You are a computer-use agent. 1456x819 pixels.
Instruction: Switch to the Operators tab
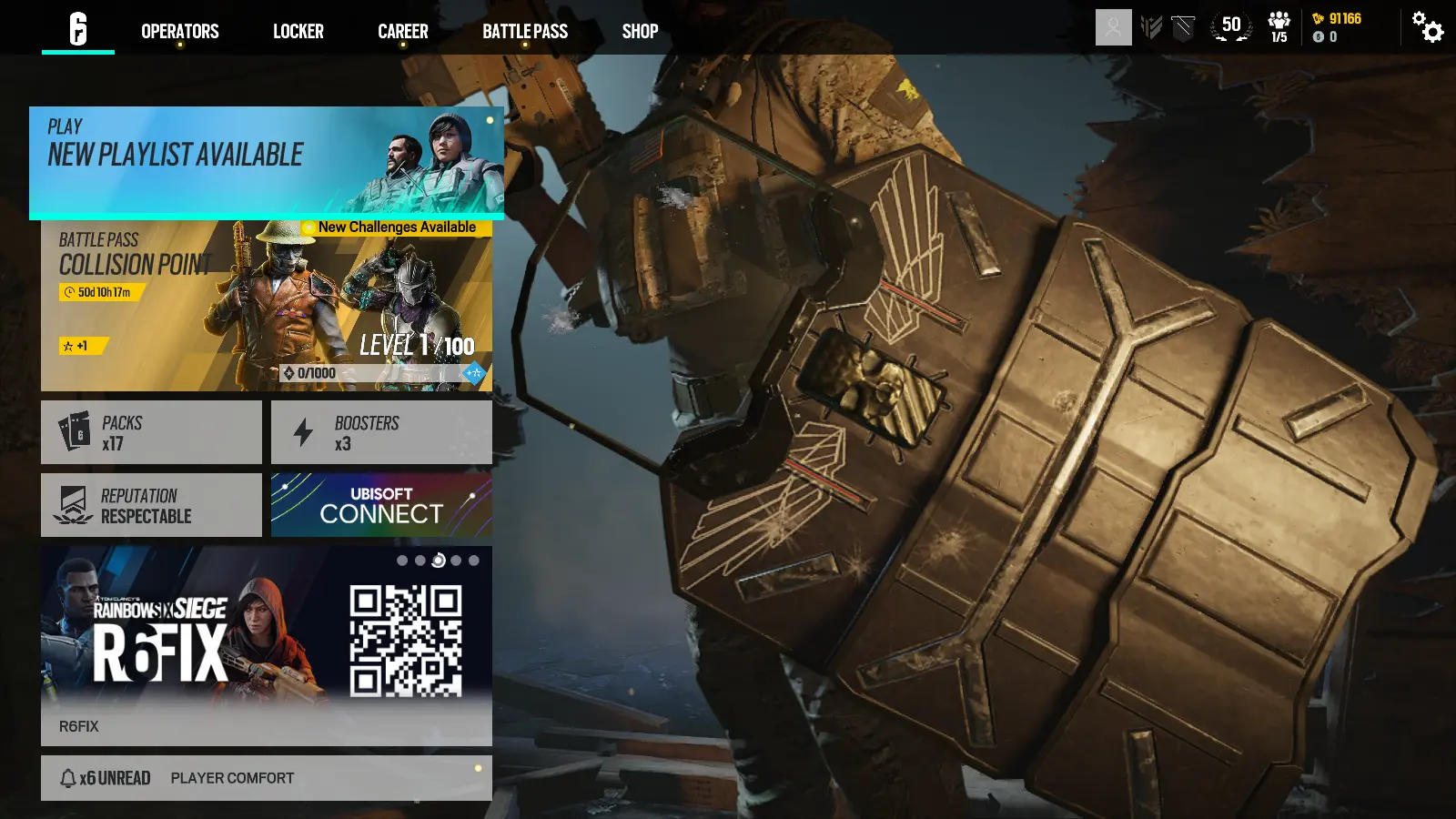(179, 31)
